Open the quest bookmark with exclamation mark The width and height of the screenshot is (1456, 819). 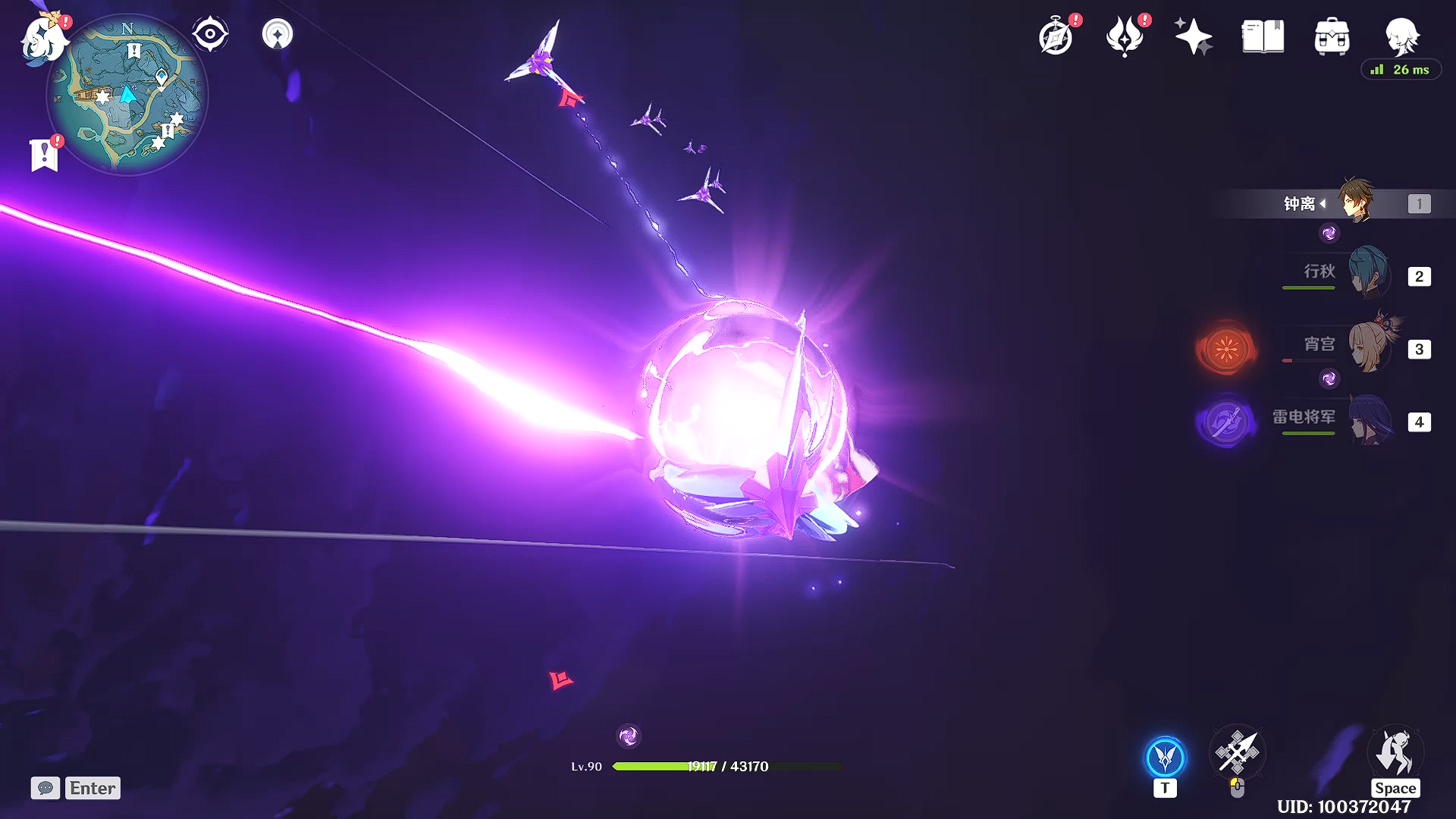point(45,154)
